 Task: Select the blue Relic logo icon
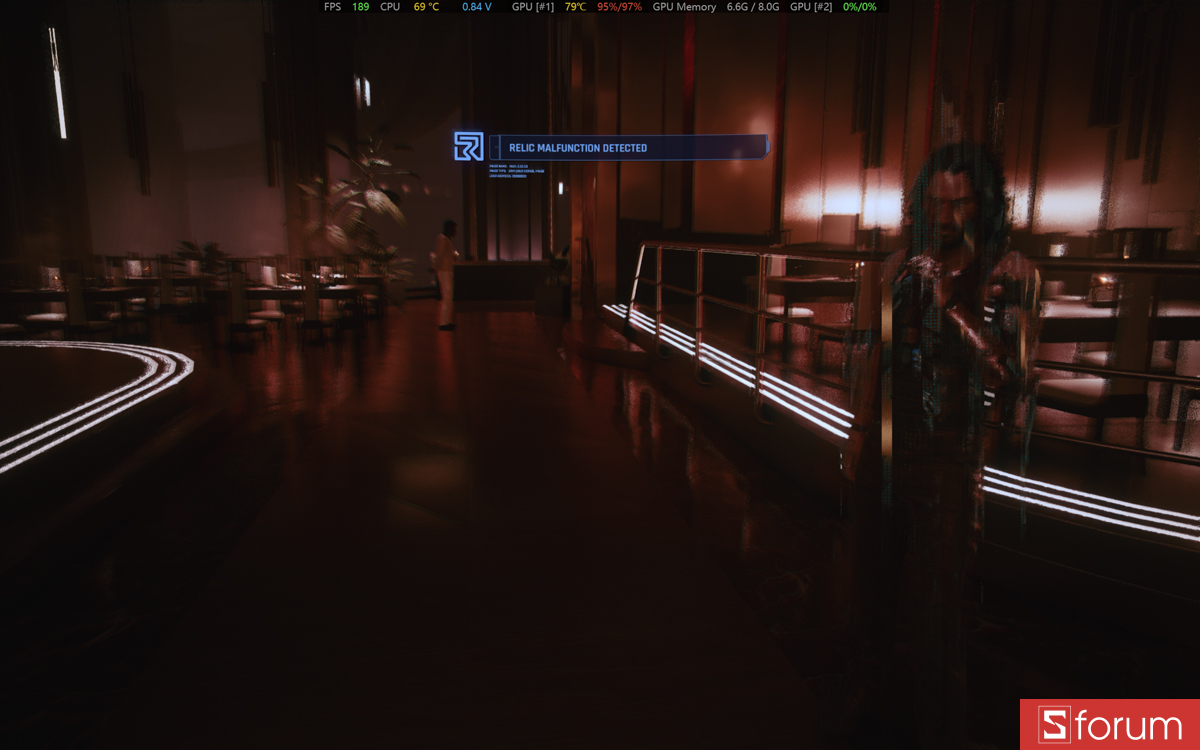point(468,147)
